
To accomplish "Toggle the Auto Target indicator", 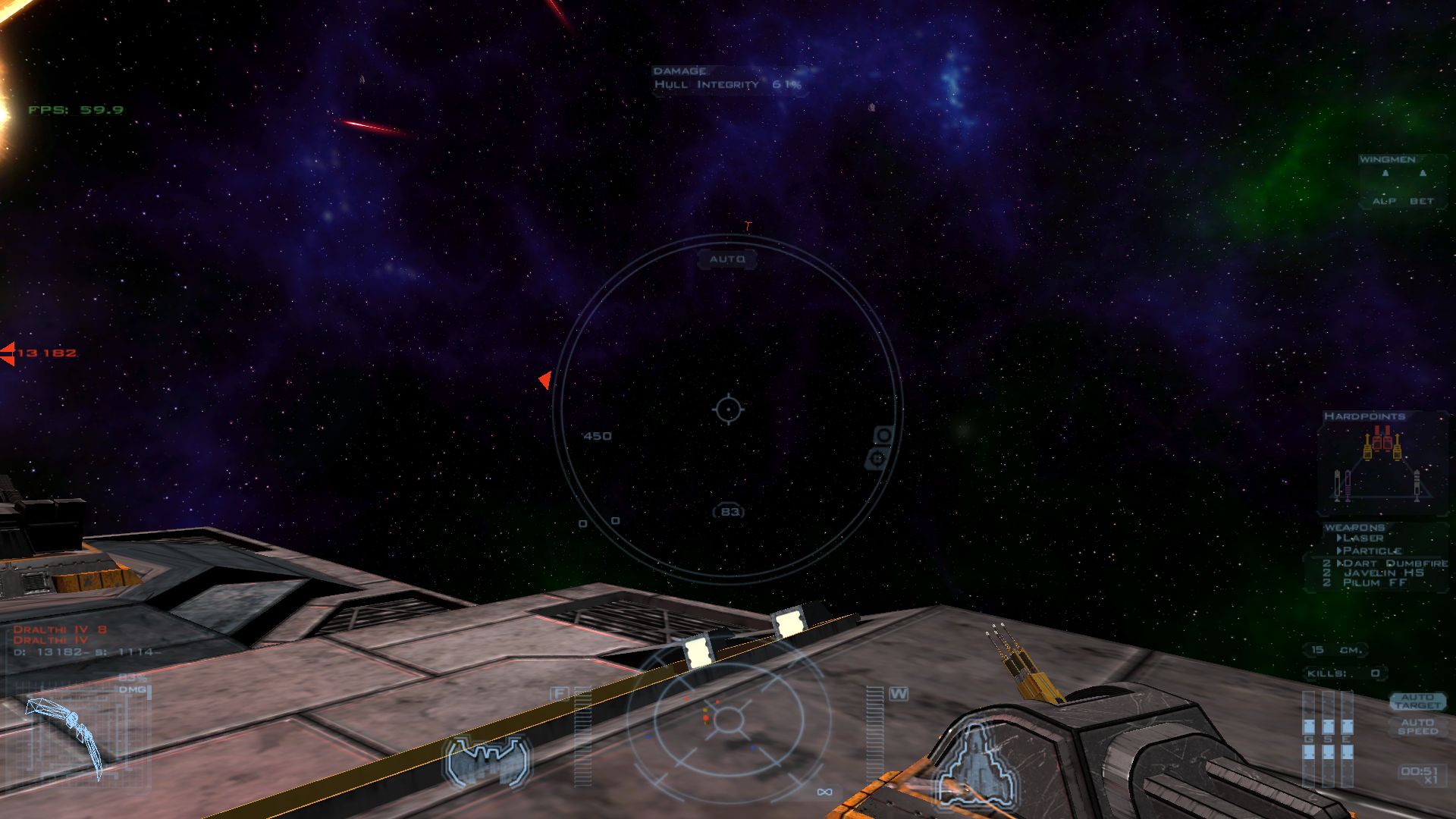I will pyautogui.click(x=1417, y=701).
